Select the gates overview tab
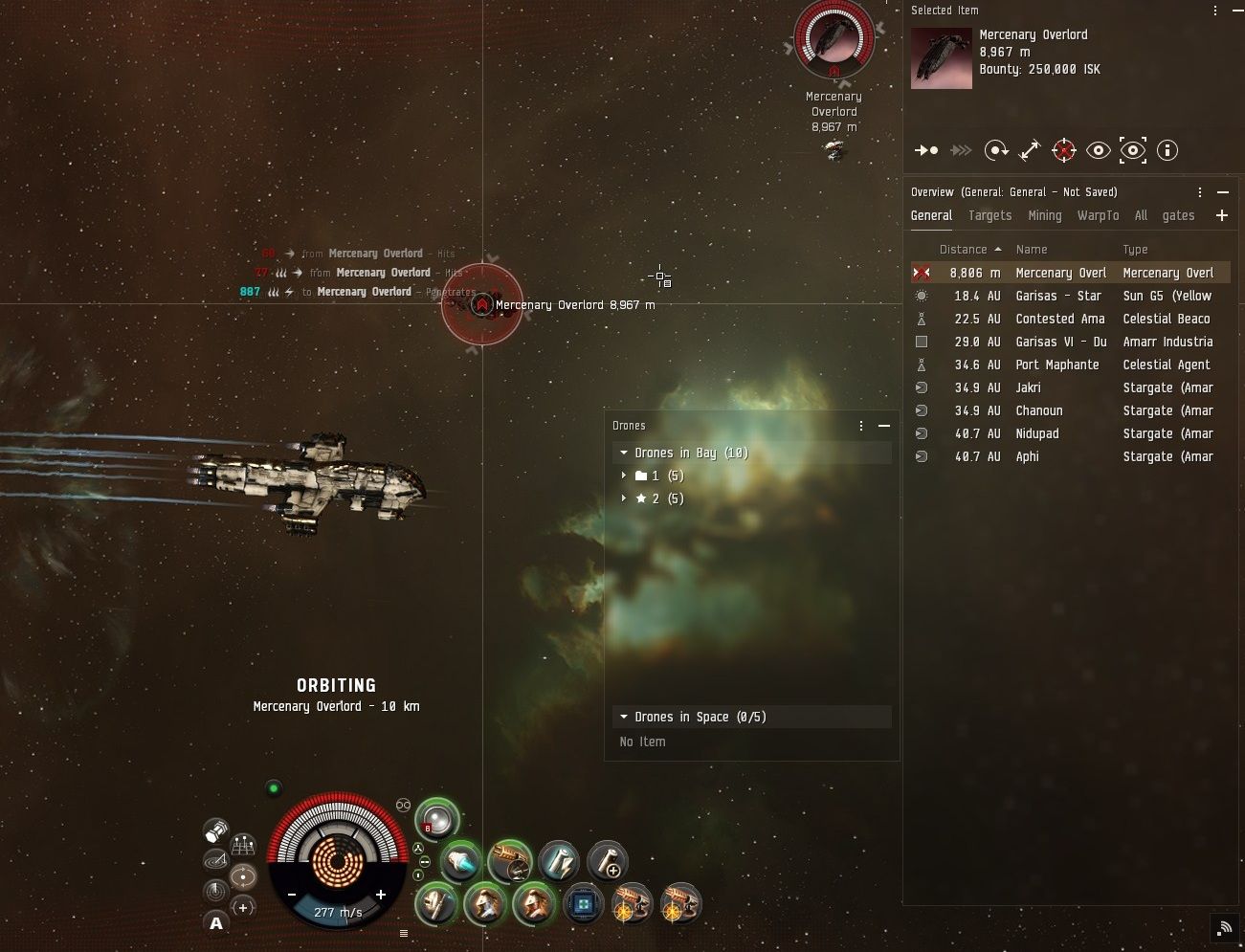Image resolution: width=1245 pixels, height=952 pixels. pos(1178,216)
